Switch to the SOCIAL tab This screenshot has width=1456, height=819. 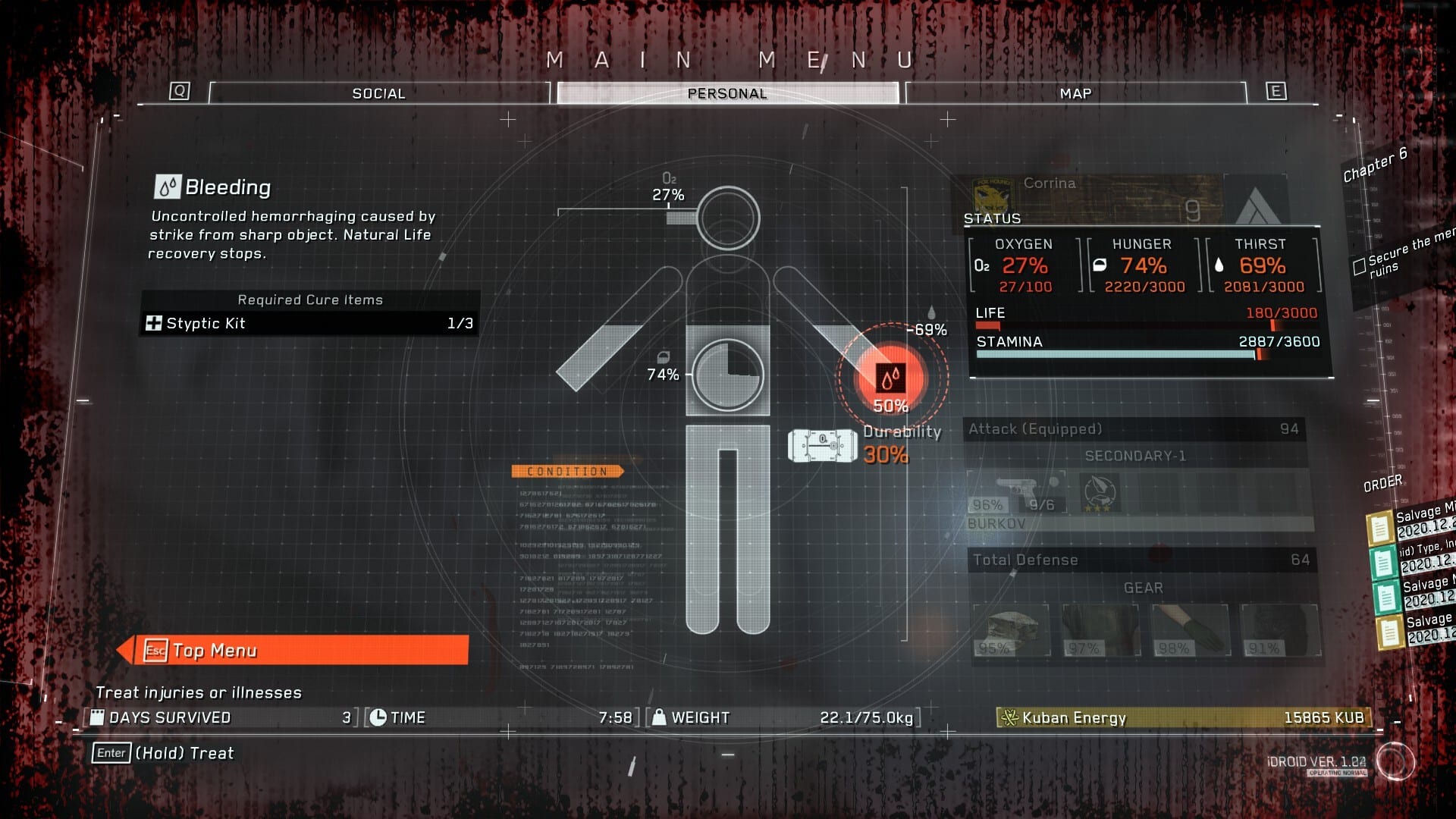(x=378, y=93)
